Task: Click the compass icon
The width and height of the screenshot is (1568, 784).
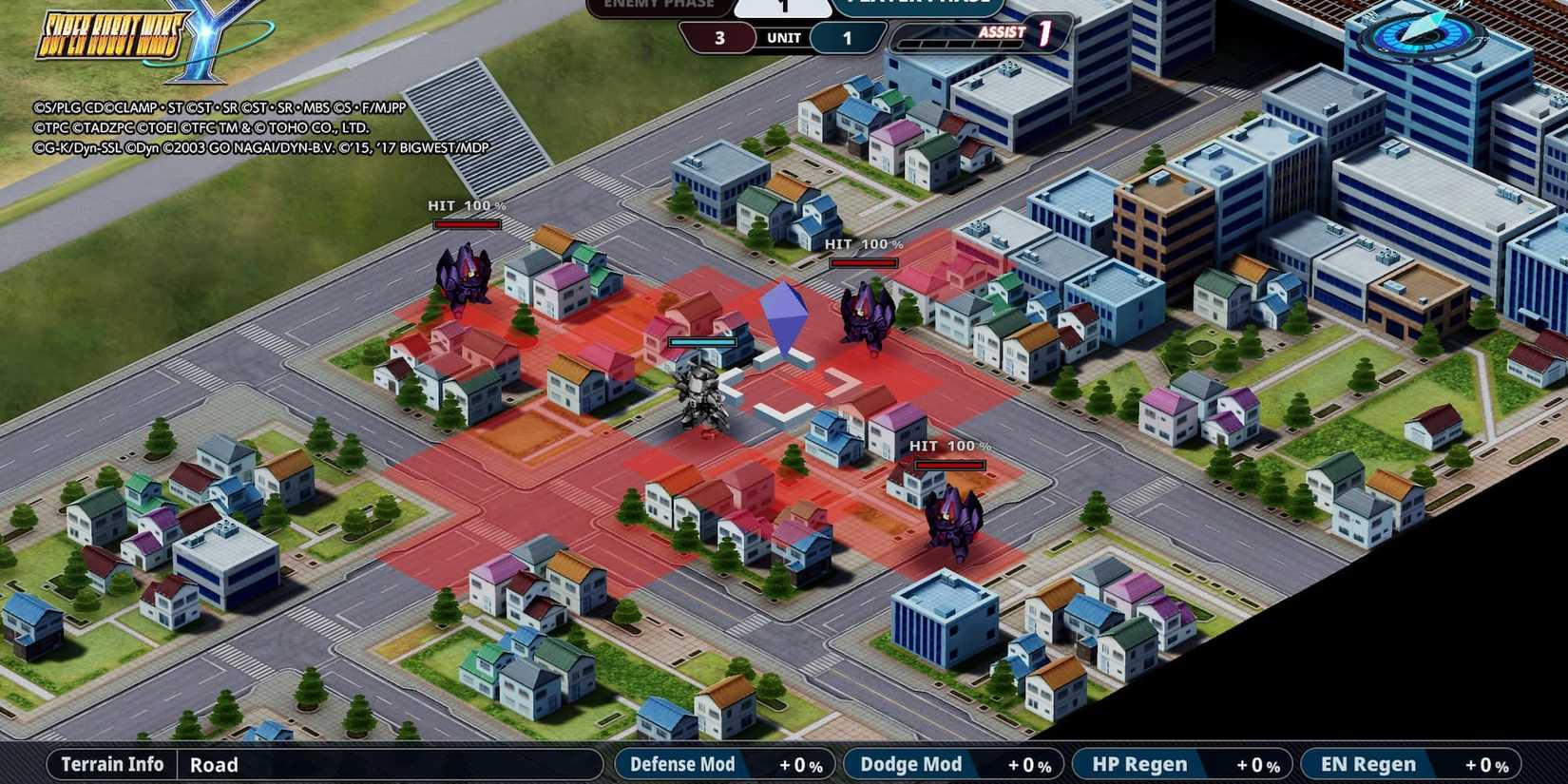Action: [x=1422, y=31]
